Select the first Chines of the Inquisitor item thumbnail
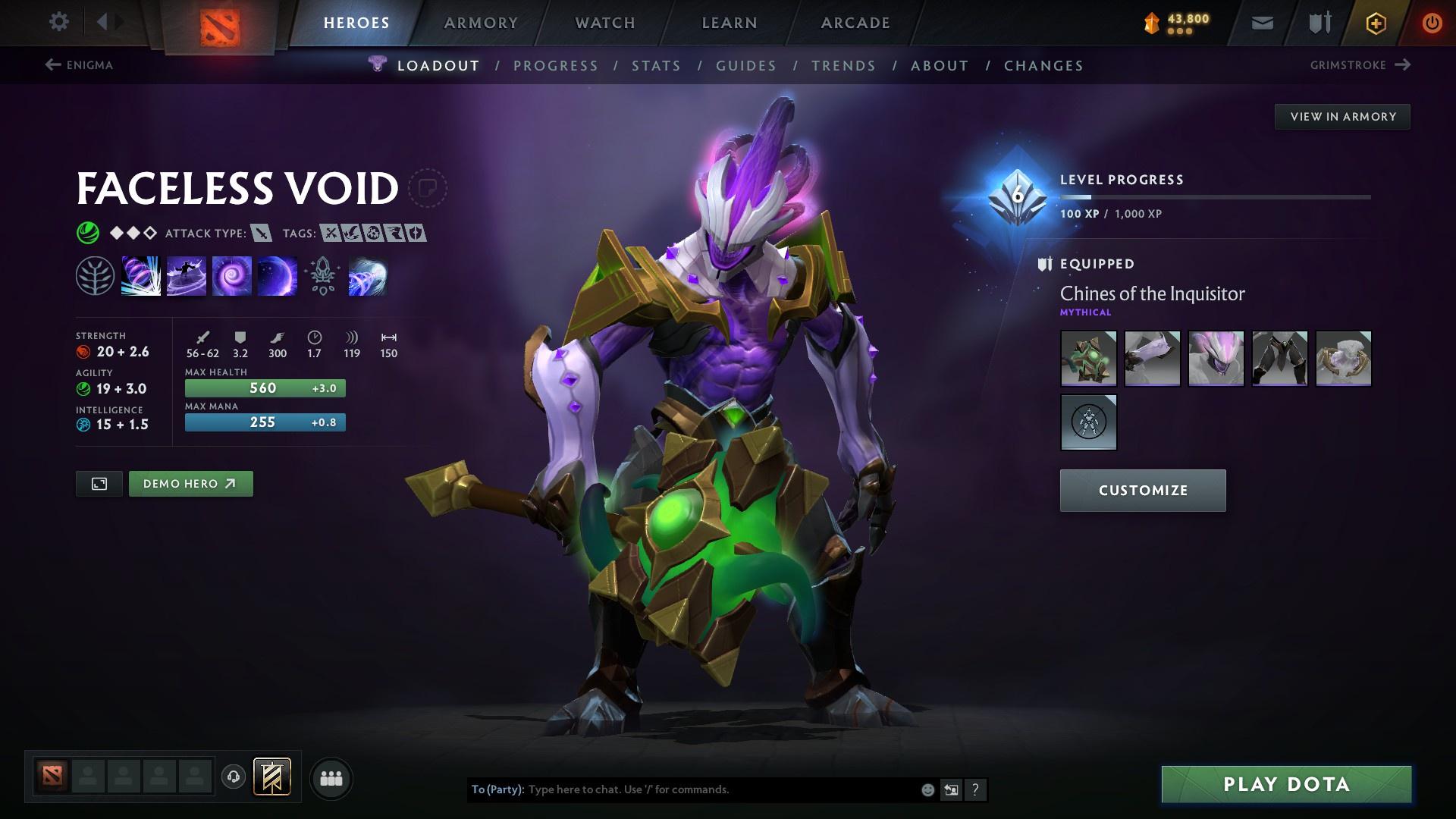 point(1088,359)
